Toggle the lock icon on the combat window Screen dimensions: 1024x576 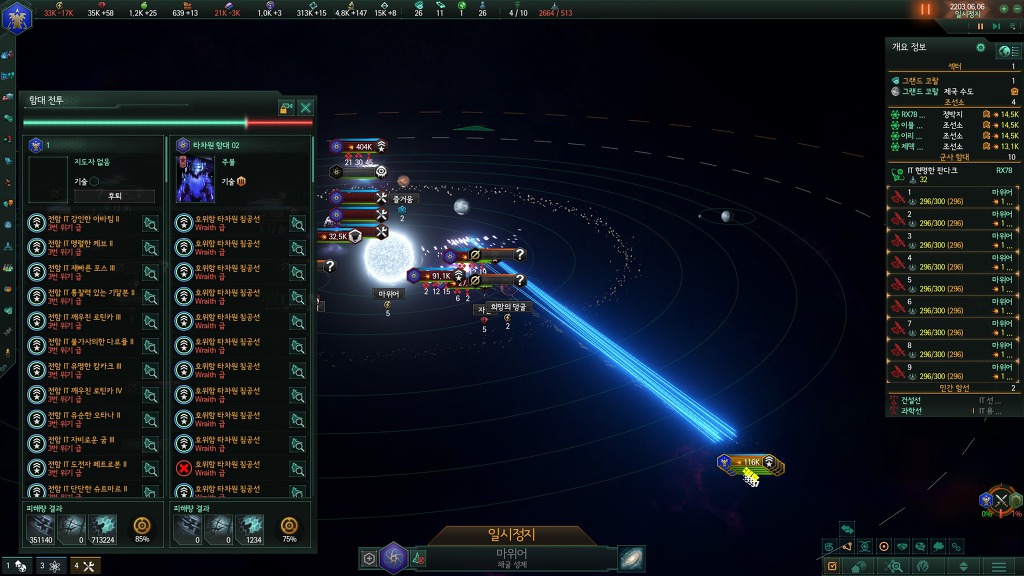coord(286,107)
